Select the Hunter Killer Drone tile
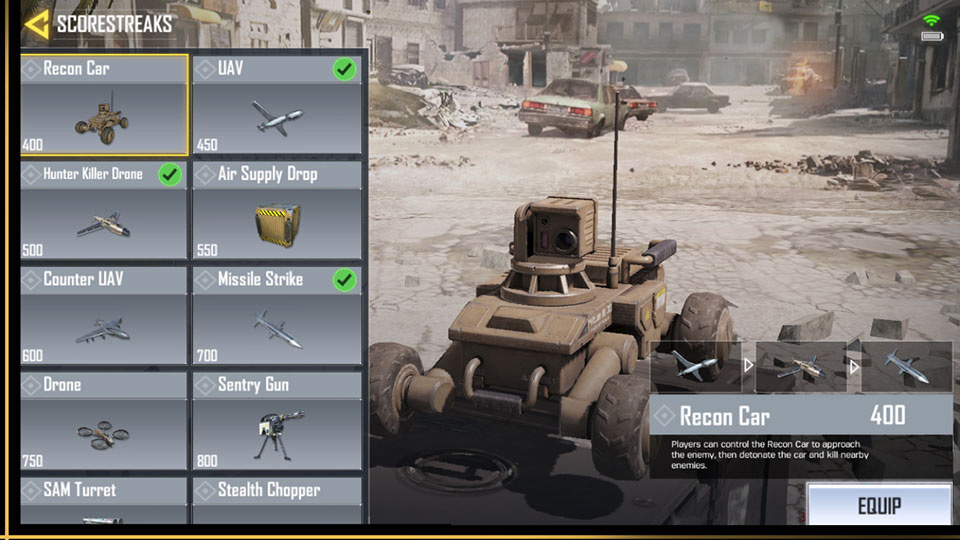The width and height of the screenshot is (960, 540). (104, 210)
